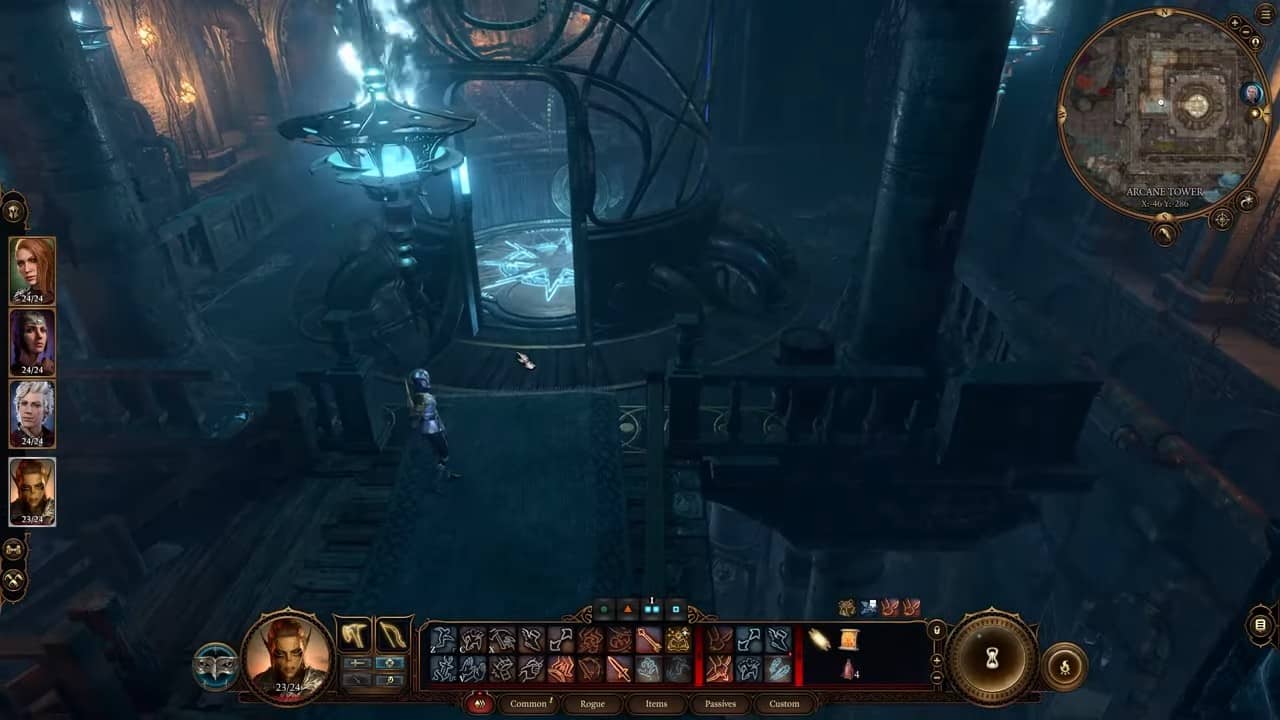
Task: Choose the white-haired companion portrait
Action: pos(32,413)
